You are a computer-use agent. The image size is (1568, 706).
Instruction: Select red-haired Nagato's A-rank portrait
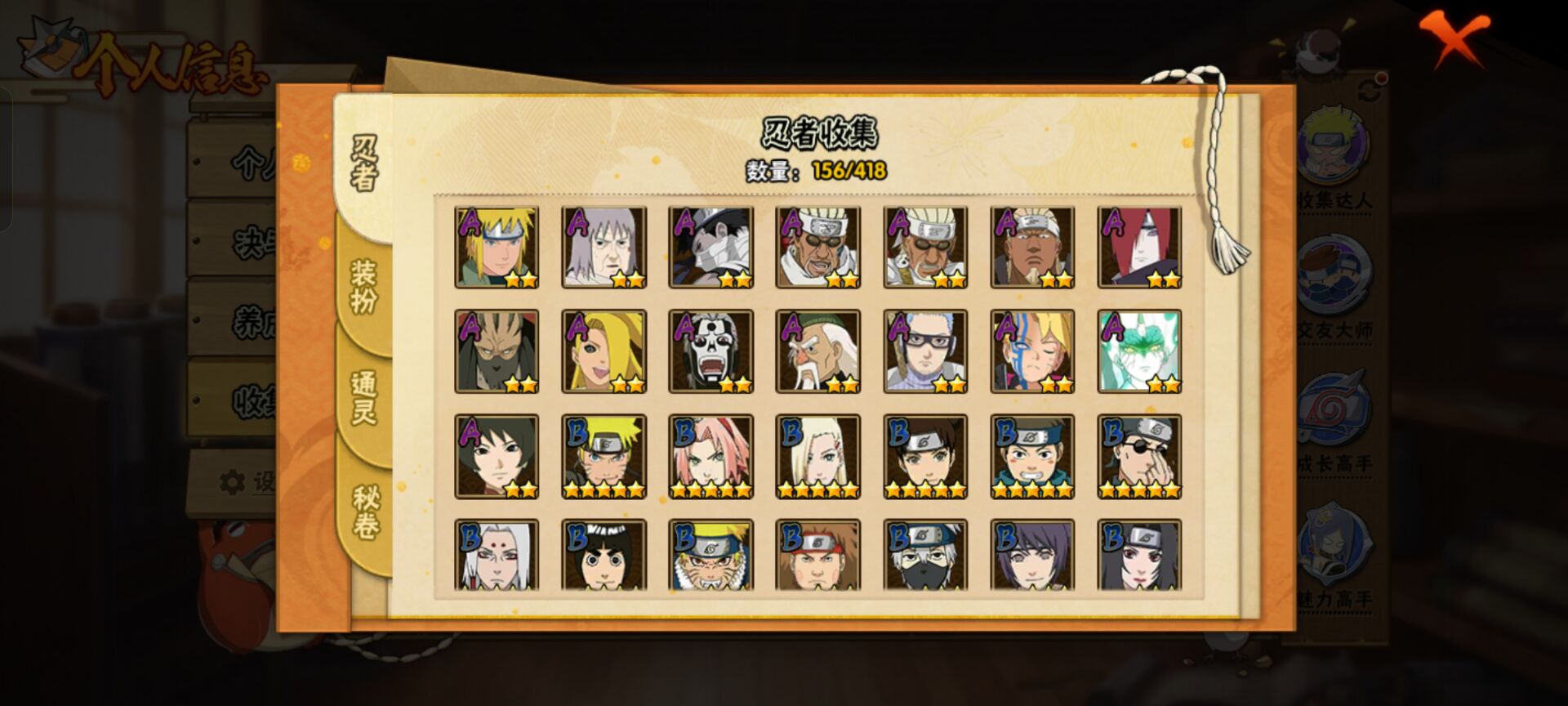[1139, 247]
